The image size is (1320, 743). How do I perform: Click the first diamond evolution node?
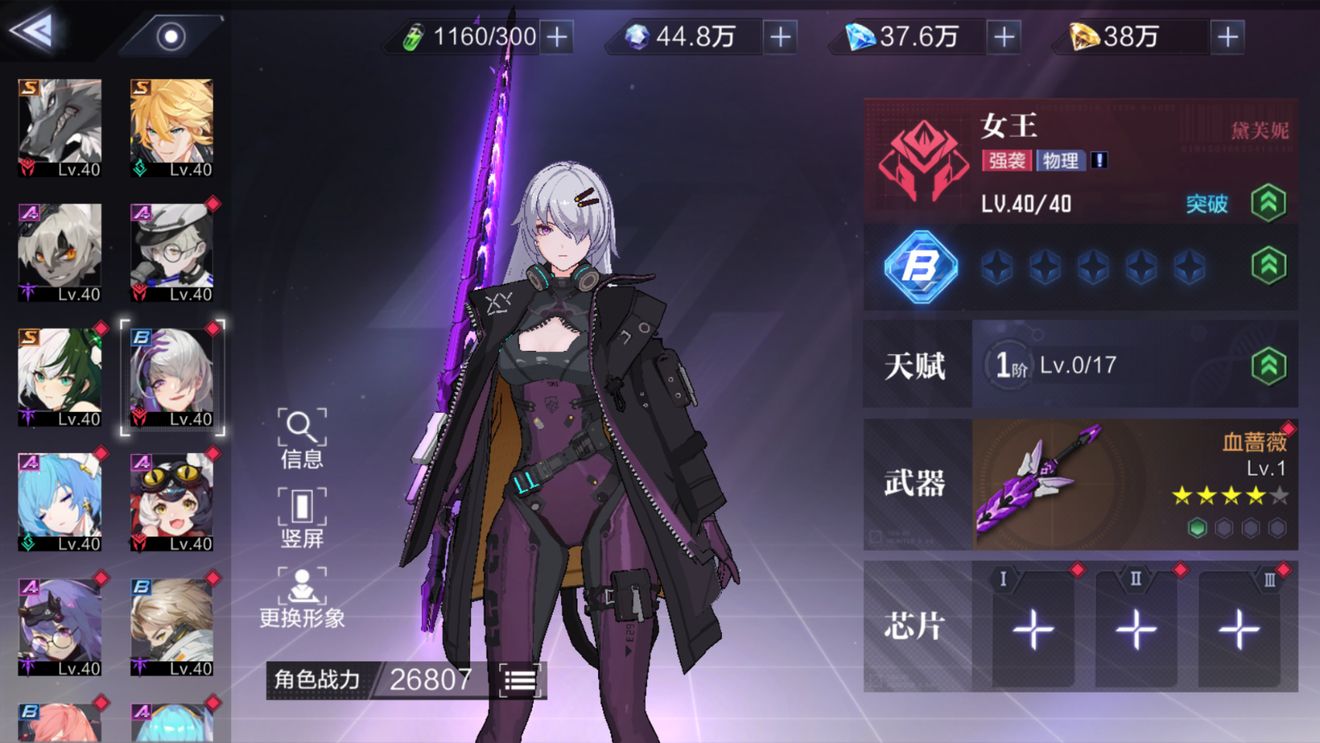tap(997, 266)
